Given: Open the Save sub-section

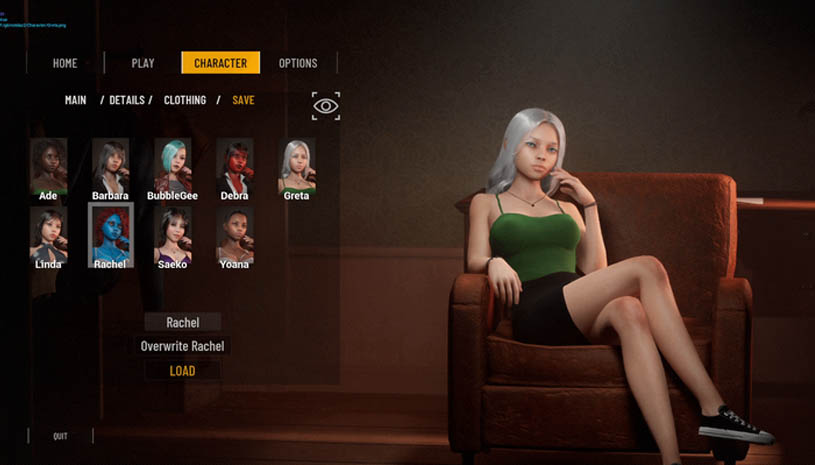Looking at the screenshot, I should point(243,100).
